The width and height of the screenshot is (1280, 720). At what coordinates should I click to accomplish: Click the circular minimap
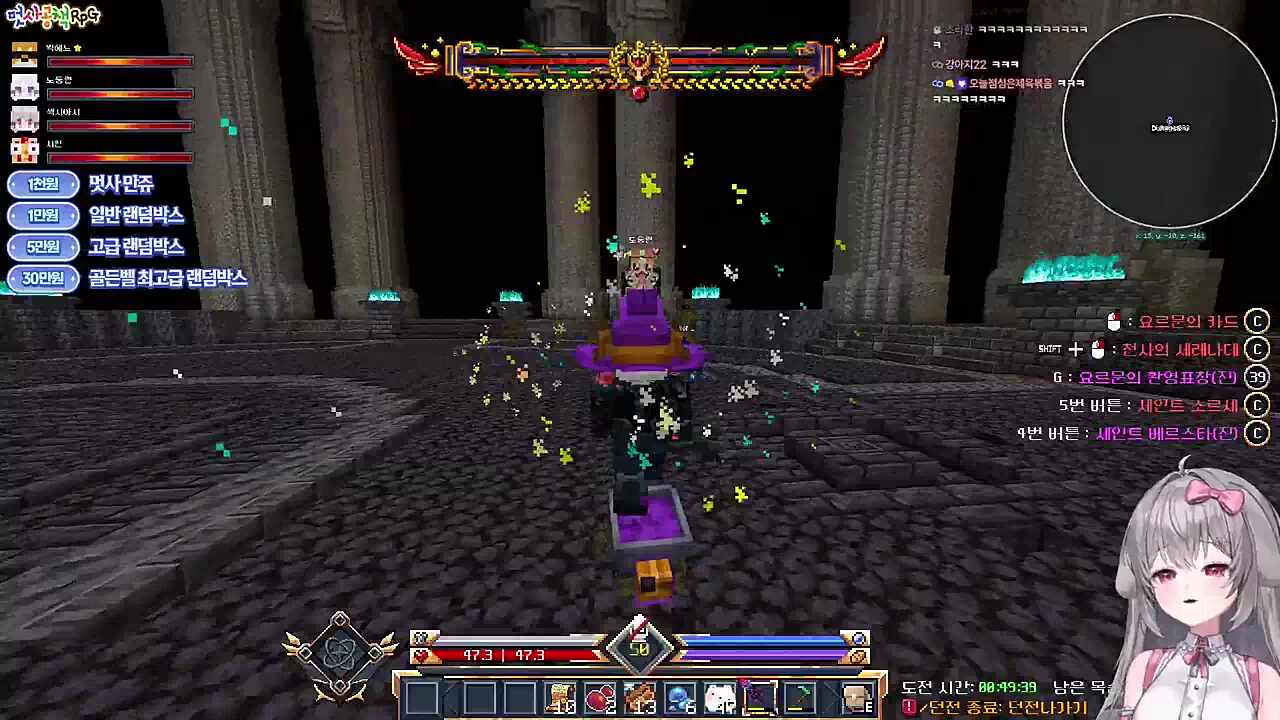[x=1169, y=122]
